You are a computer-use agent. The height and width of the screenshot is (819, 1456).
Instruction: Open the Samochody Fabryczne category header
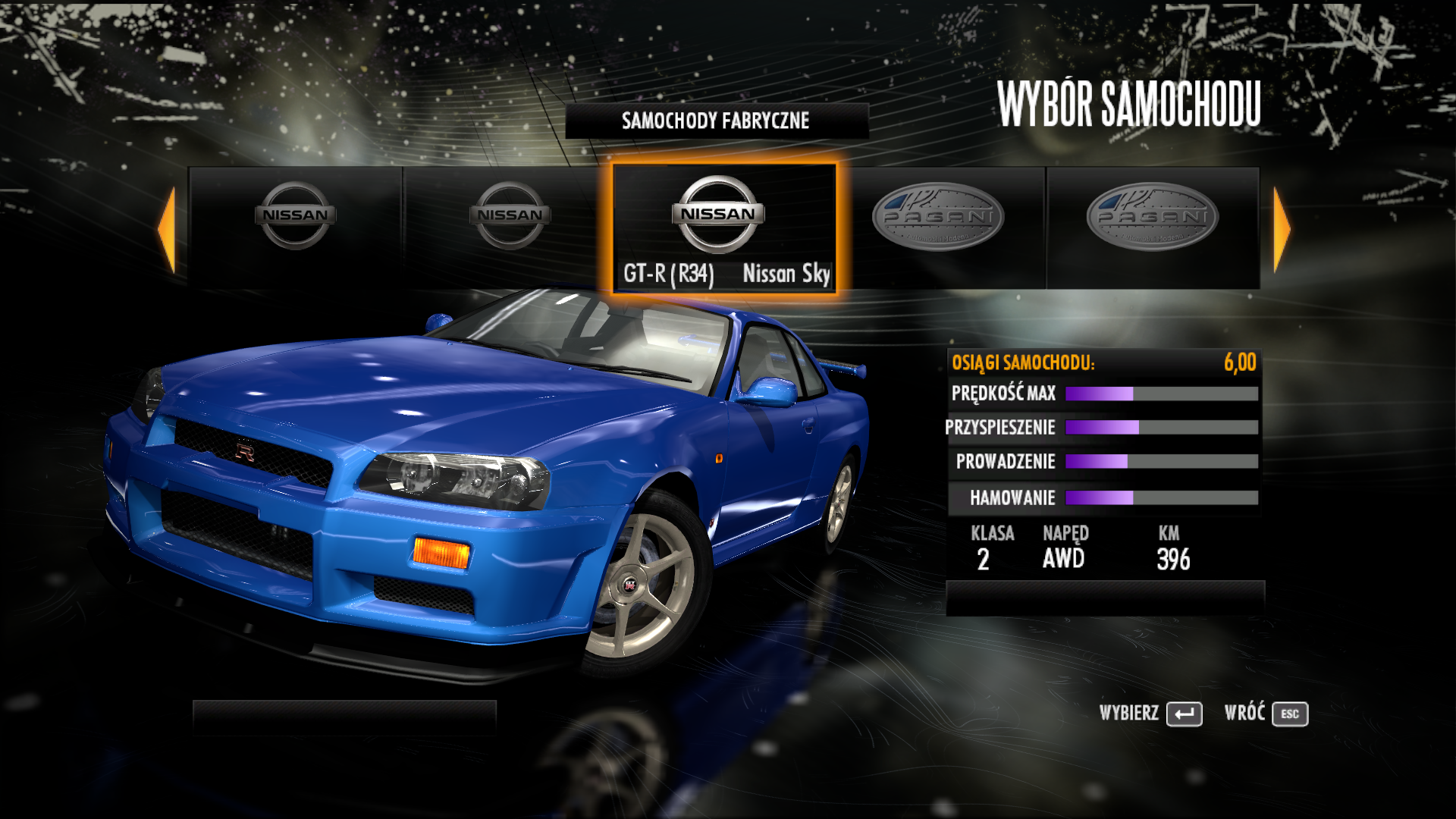tap(716, 121)
